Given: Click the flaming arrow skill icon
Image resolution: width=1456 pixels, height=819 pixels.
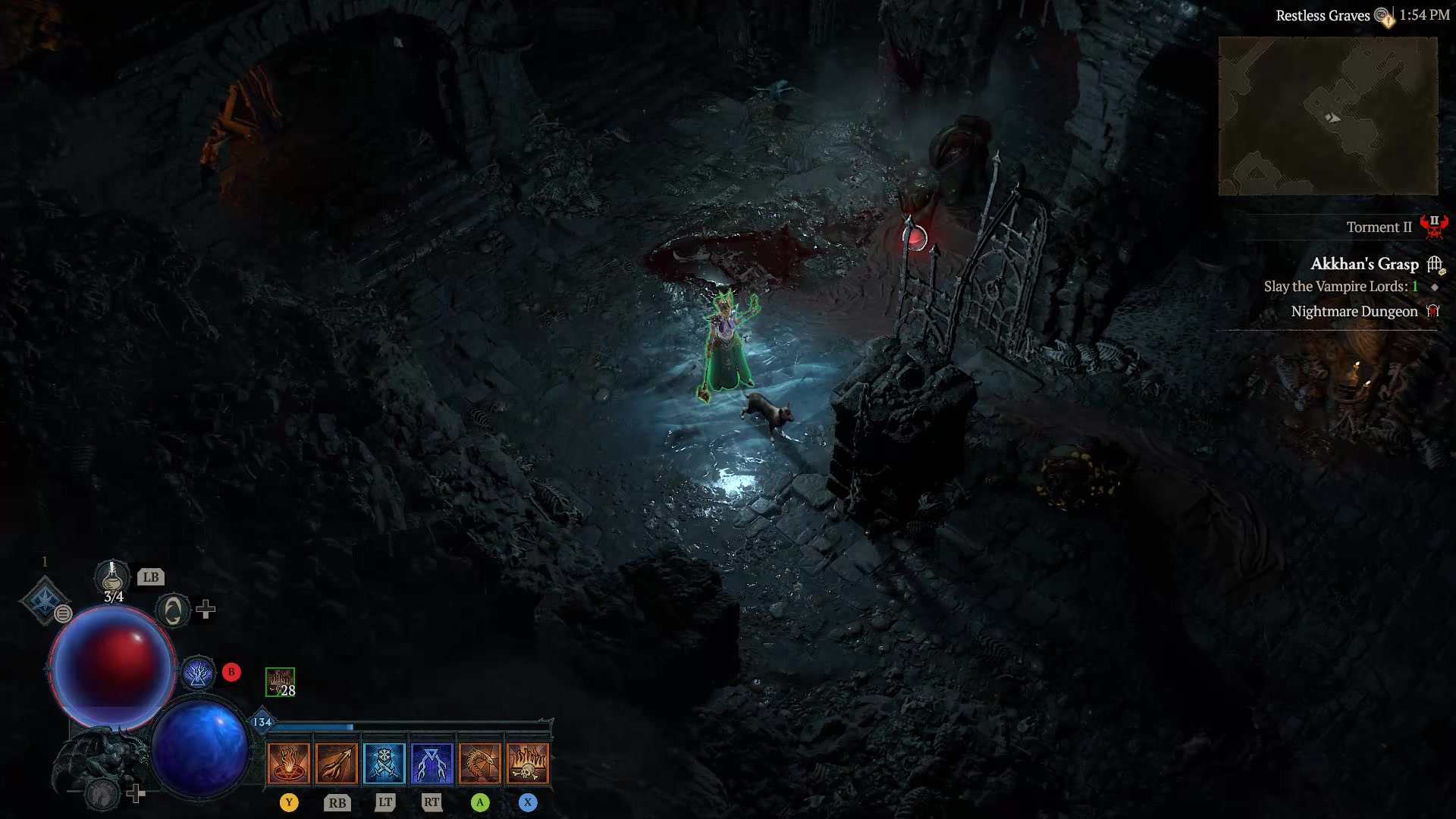Looking at the screenshot, I should click(x=337, y=762).
